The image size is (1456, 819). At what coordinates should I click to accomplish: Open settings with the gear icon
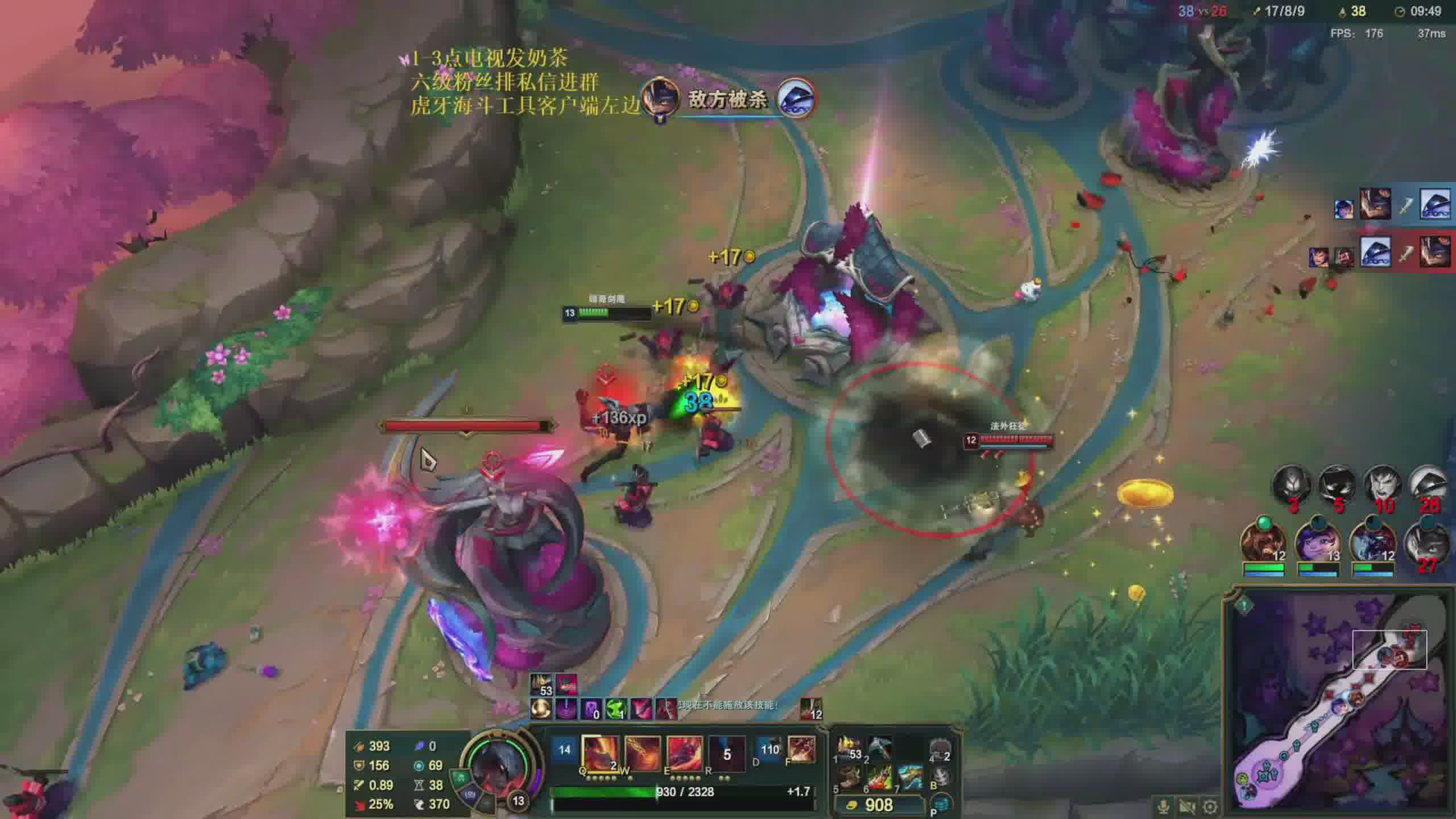[x=1210, y=806]
